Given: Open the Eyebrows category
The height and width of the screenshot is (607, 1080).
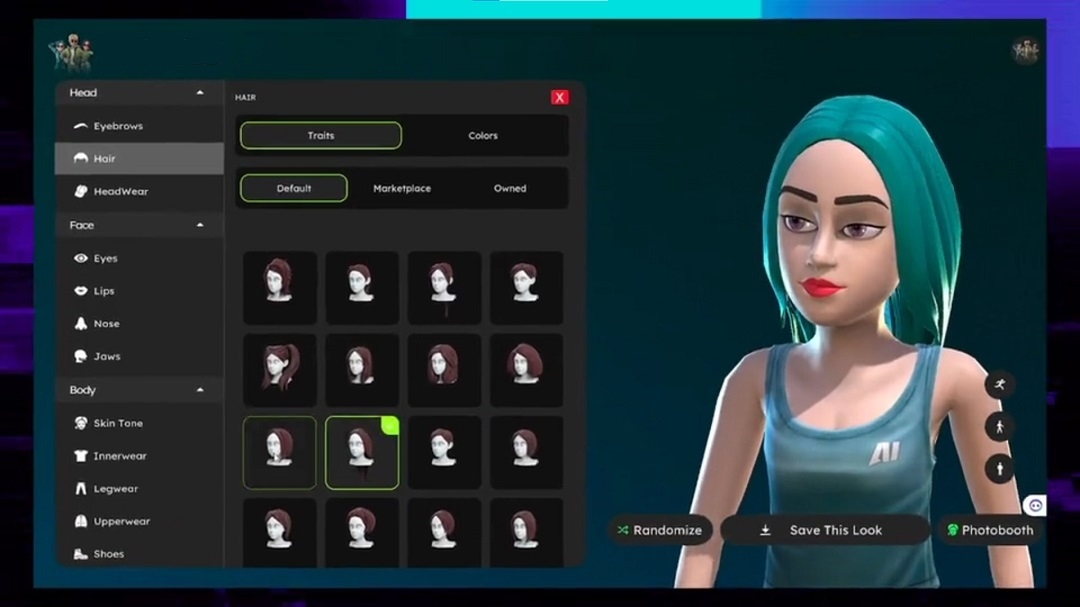Looking at the screenshot, I should pyautogui.click(x=117, y=126).
